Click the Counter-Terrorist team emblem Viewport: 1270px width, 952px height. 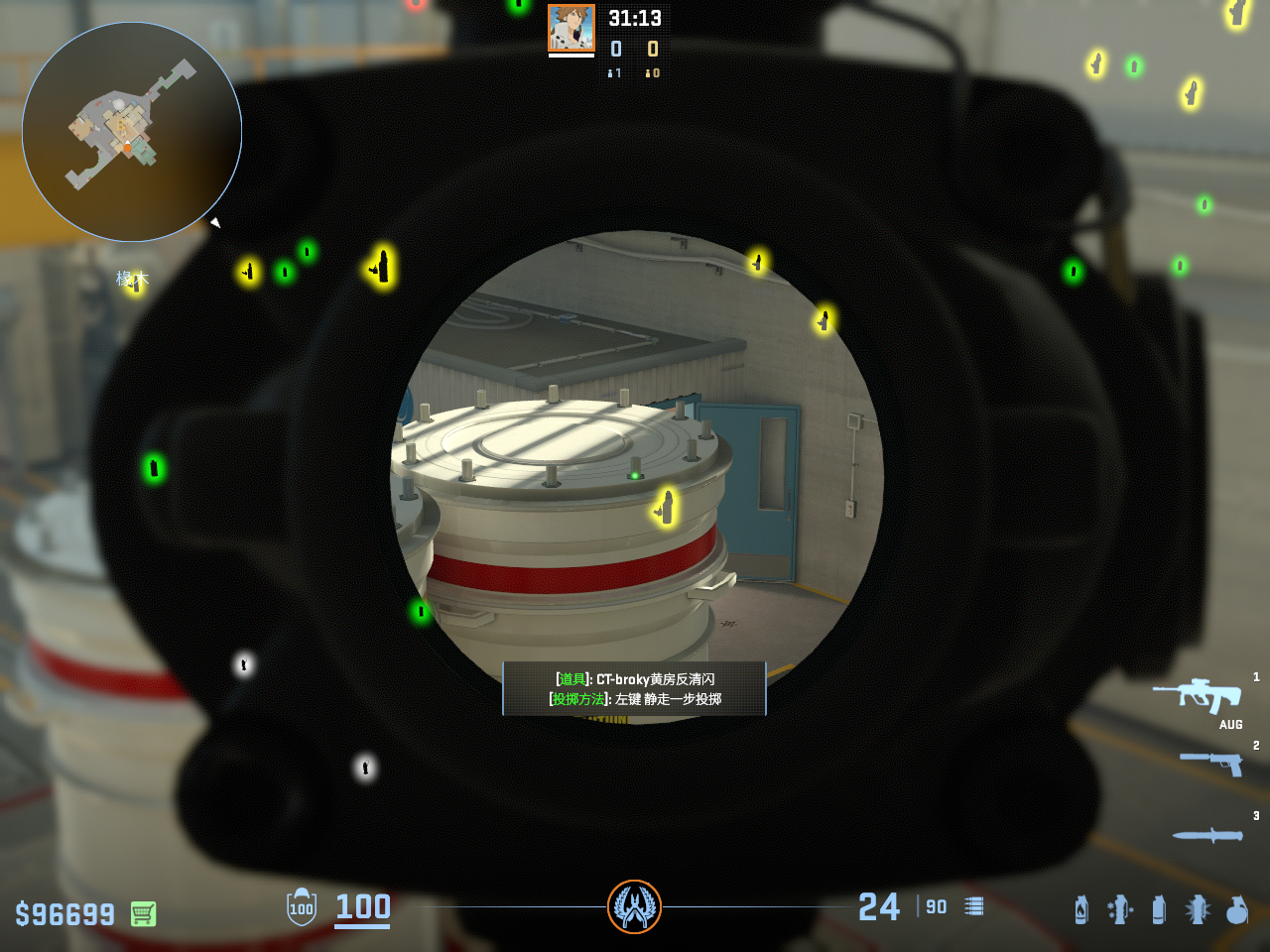(634, 906)
